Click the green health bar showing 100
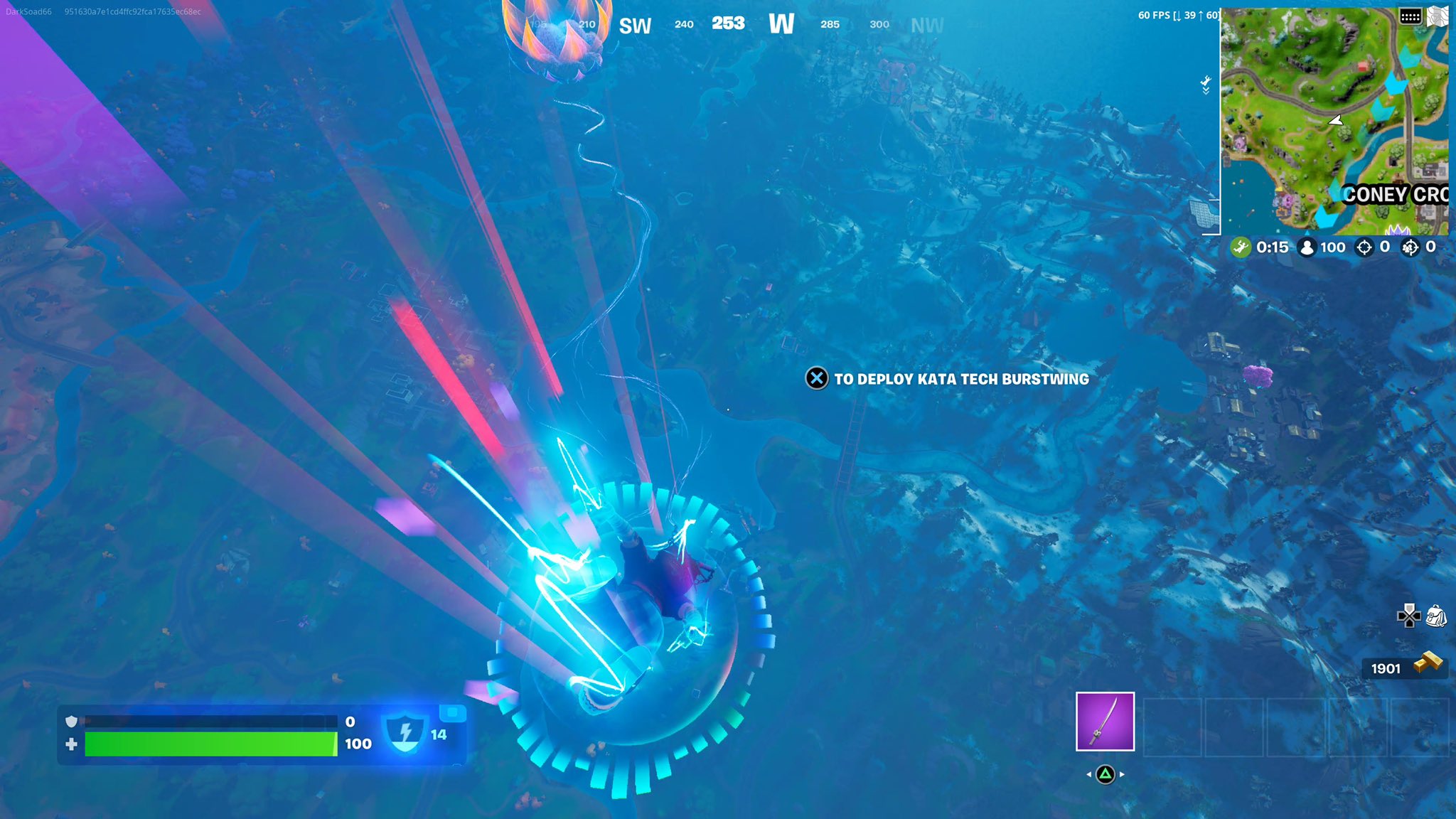1456x819 pixels. (x=210, y=744)
